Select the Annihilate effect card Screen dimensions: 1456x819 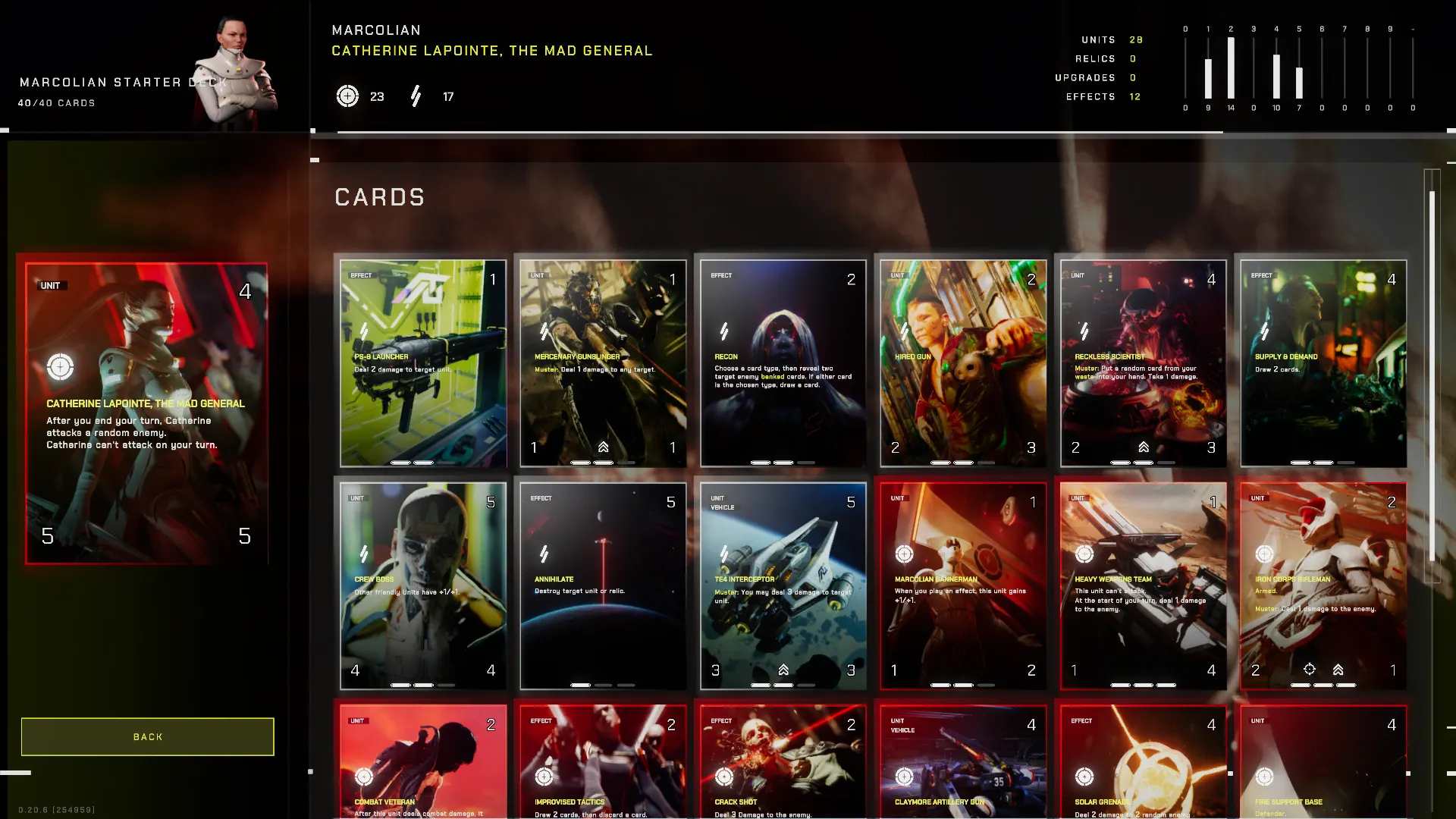coord(601,584)
